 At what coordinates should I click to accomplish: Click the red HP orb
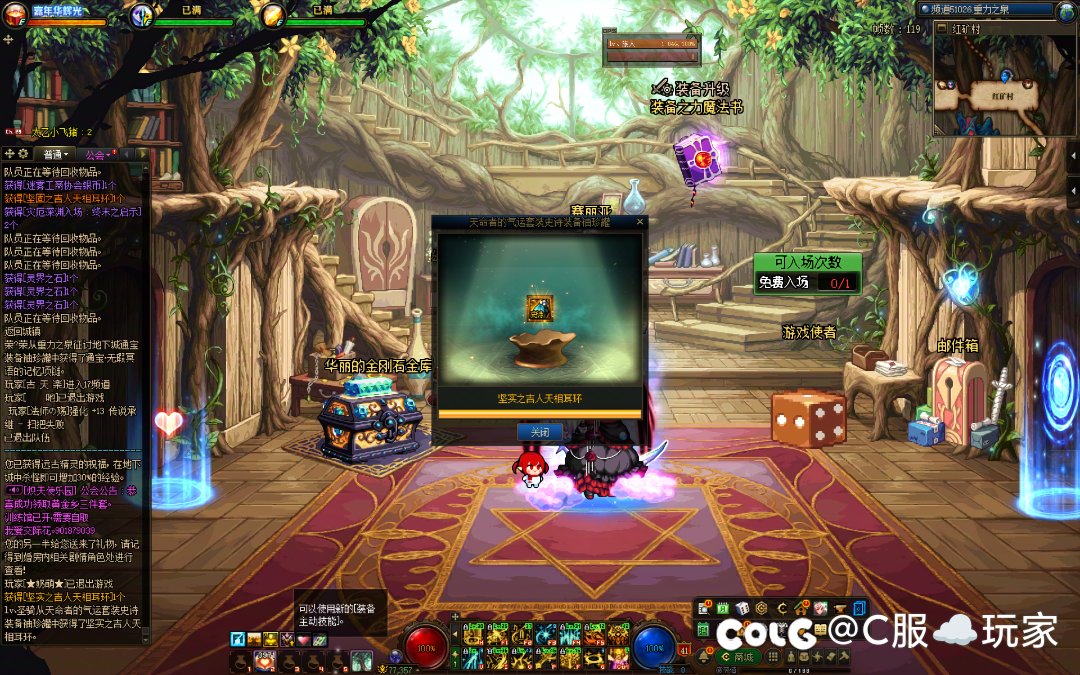425,647
